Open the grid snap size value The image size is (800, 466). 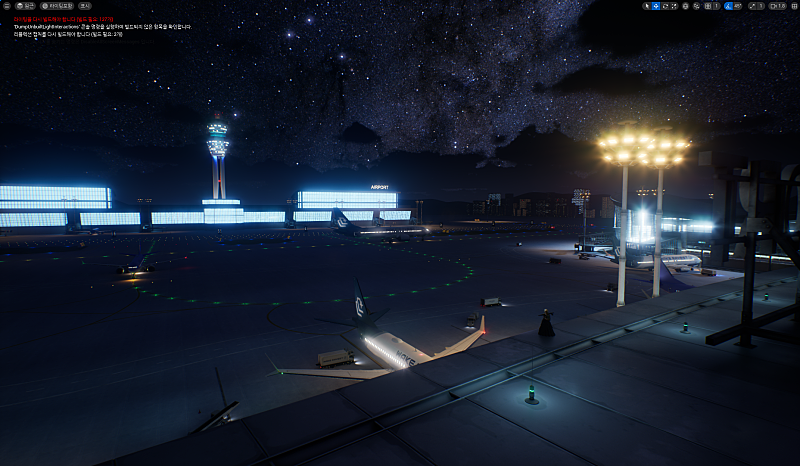click(717, 6)
